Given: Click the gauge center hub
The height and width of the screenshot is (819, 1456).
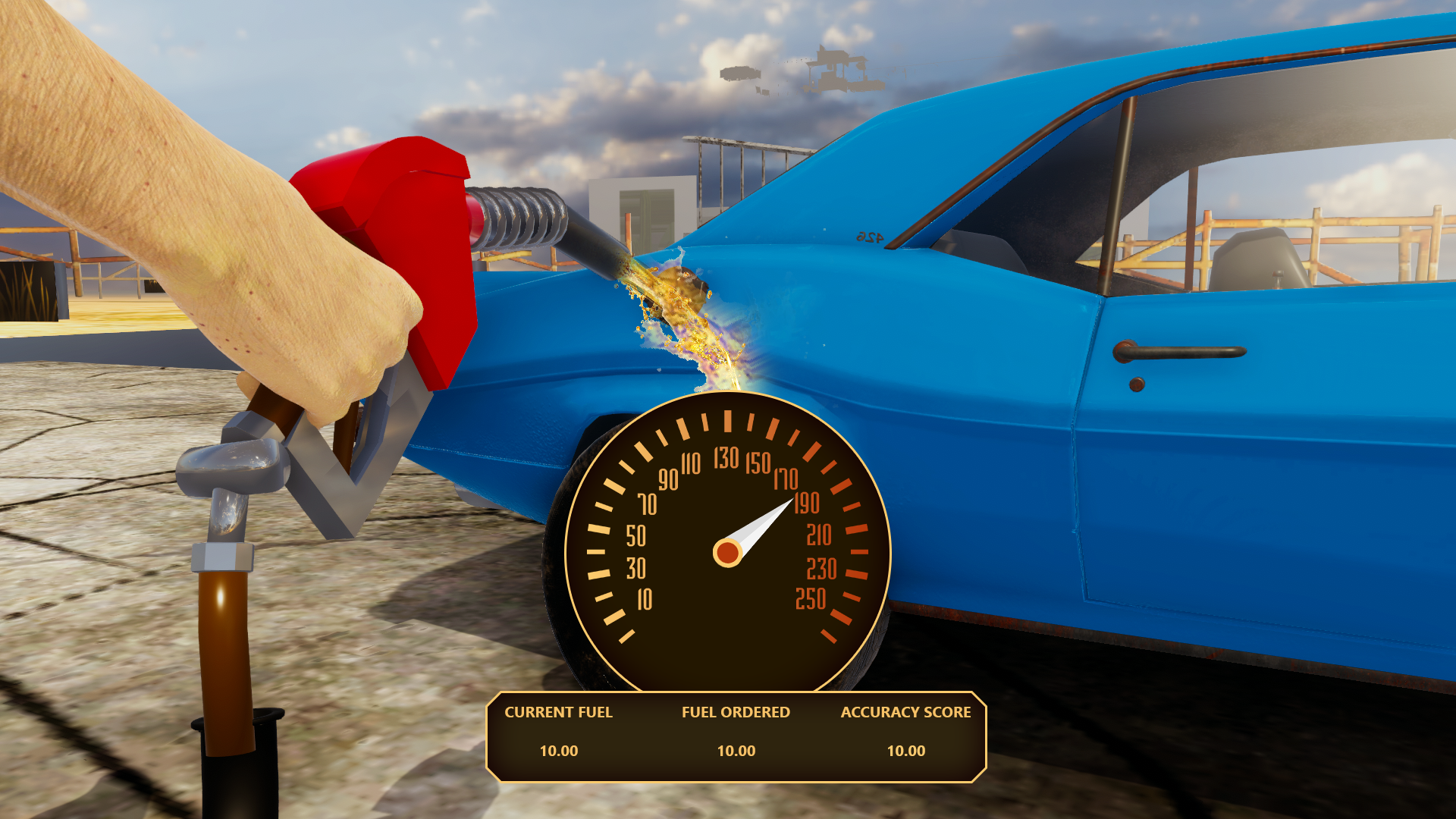Looking at the screenshot, I should pyautogui.click(x=728, y=554).
